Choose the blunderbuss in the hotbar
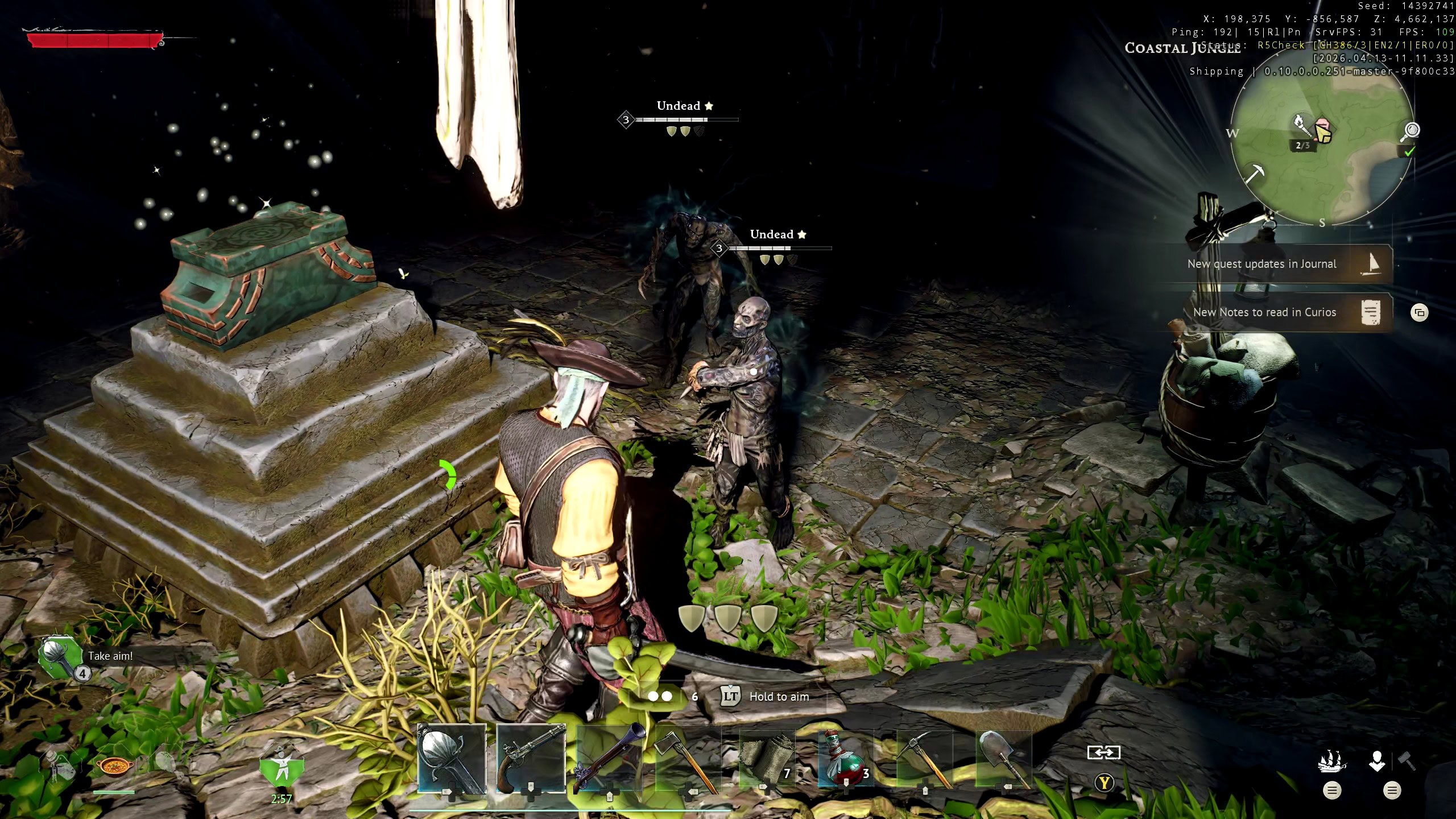The height and width of the screenshot is (819, 1456). [x=609, y=758]
